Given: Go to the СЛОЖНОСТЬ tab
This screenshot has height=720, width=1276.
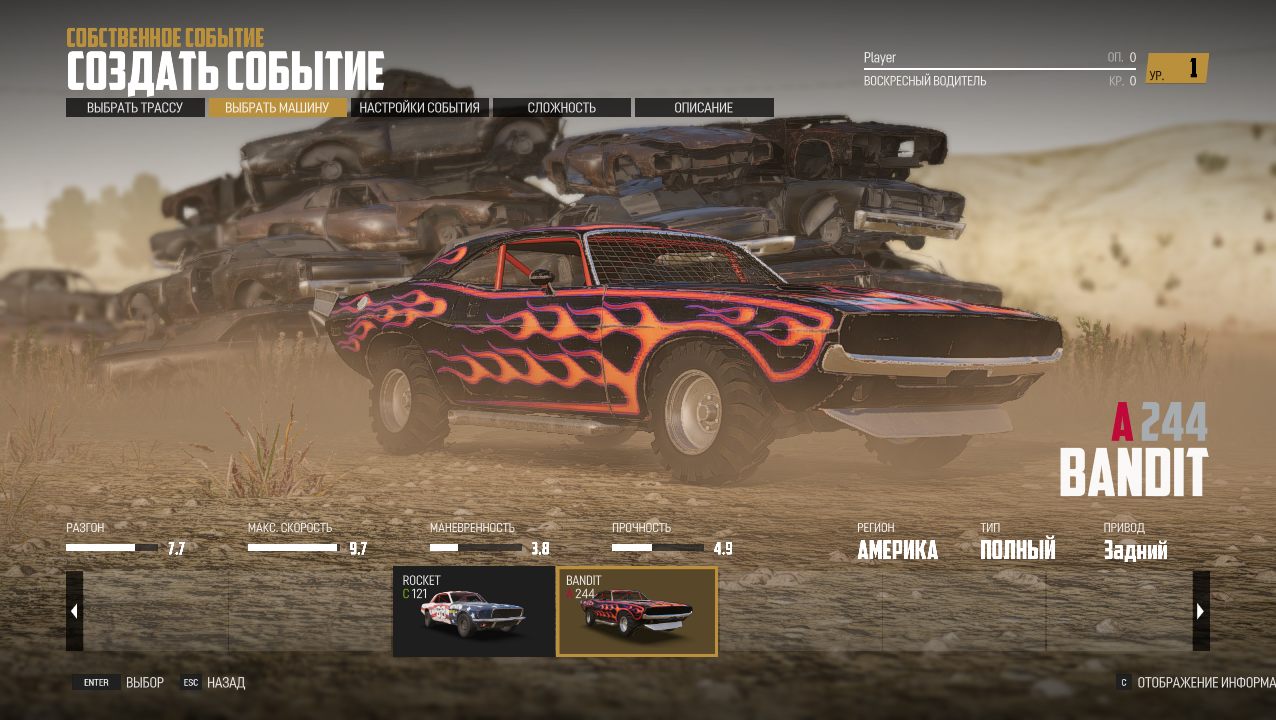Looking at the screenshot, I should [x=562, y=108].
